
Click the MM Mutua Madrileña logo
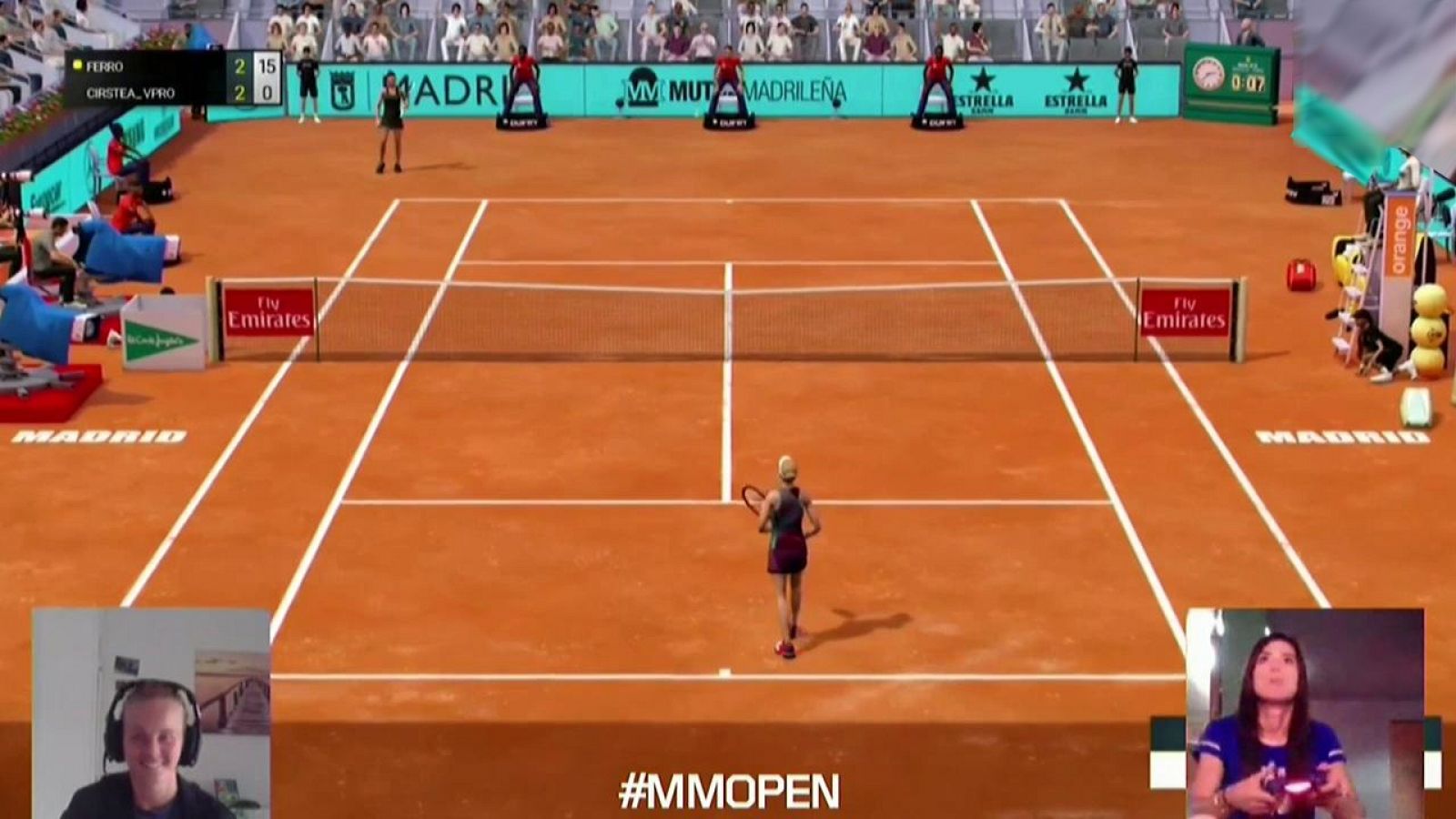[642, 86]
